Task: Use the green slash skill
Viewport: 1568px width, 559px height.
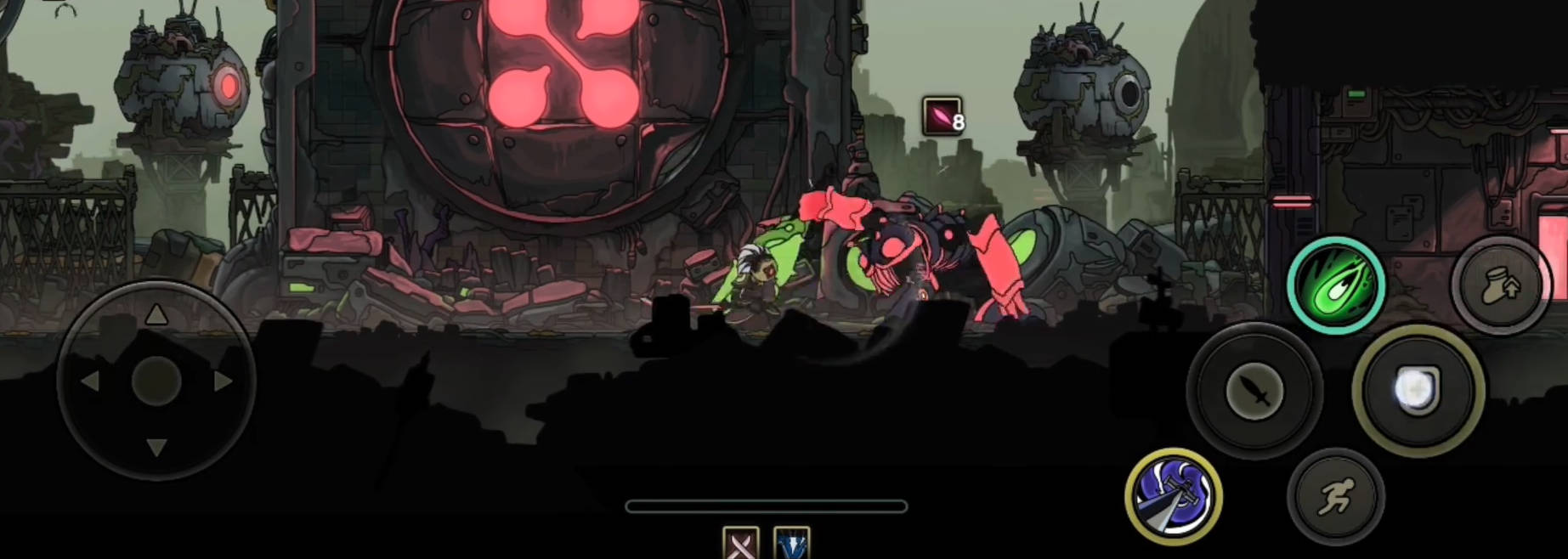Action: coord(1336,285)
